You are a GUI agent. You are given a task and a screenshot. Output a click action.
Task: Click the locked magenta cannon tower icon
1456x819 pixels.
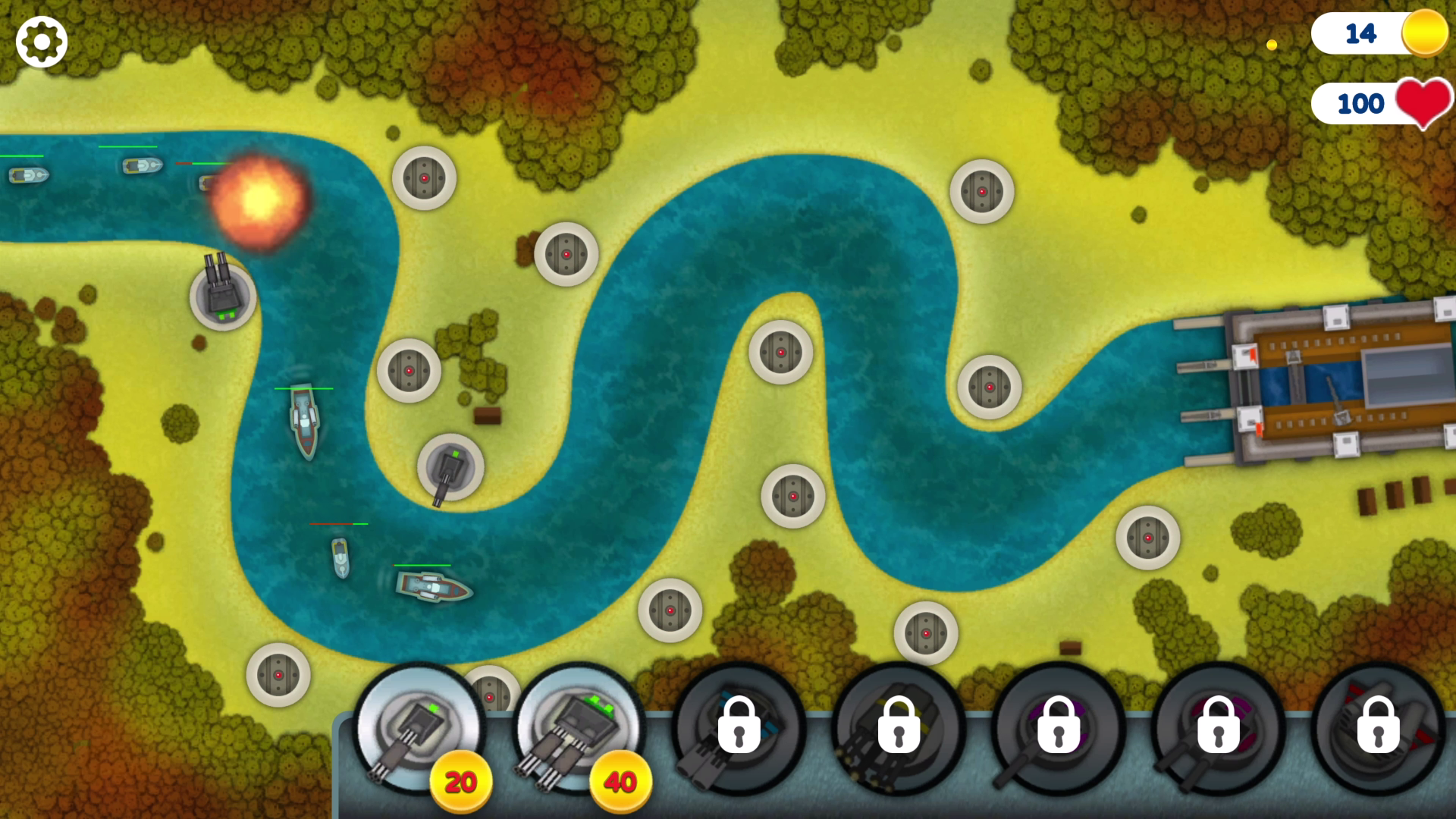click(1217, 728)
